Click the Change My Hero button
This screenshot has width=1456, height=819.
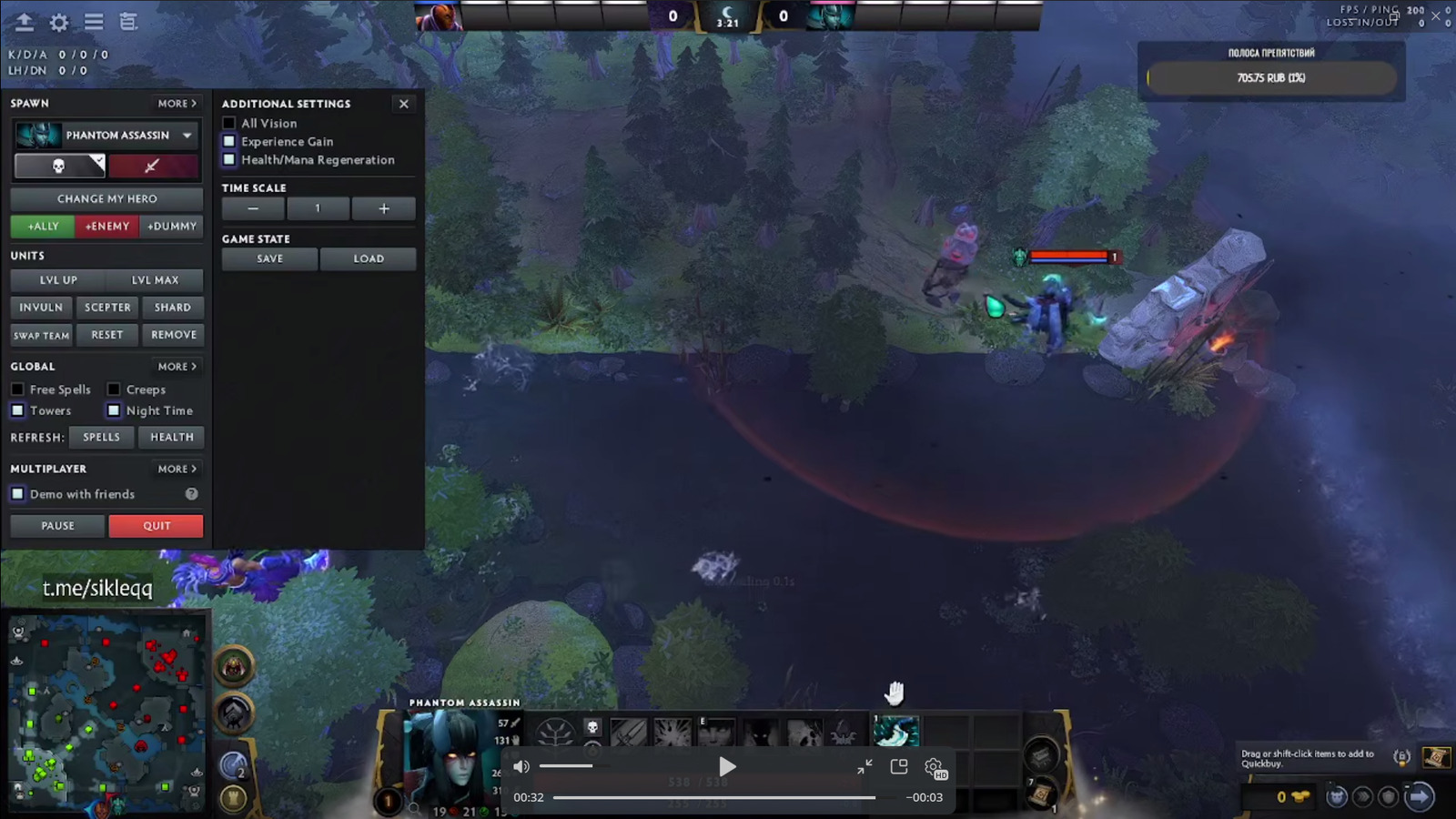click(106, 198)
